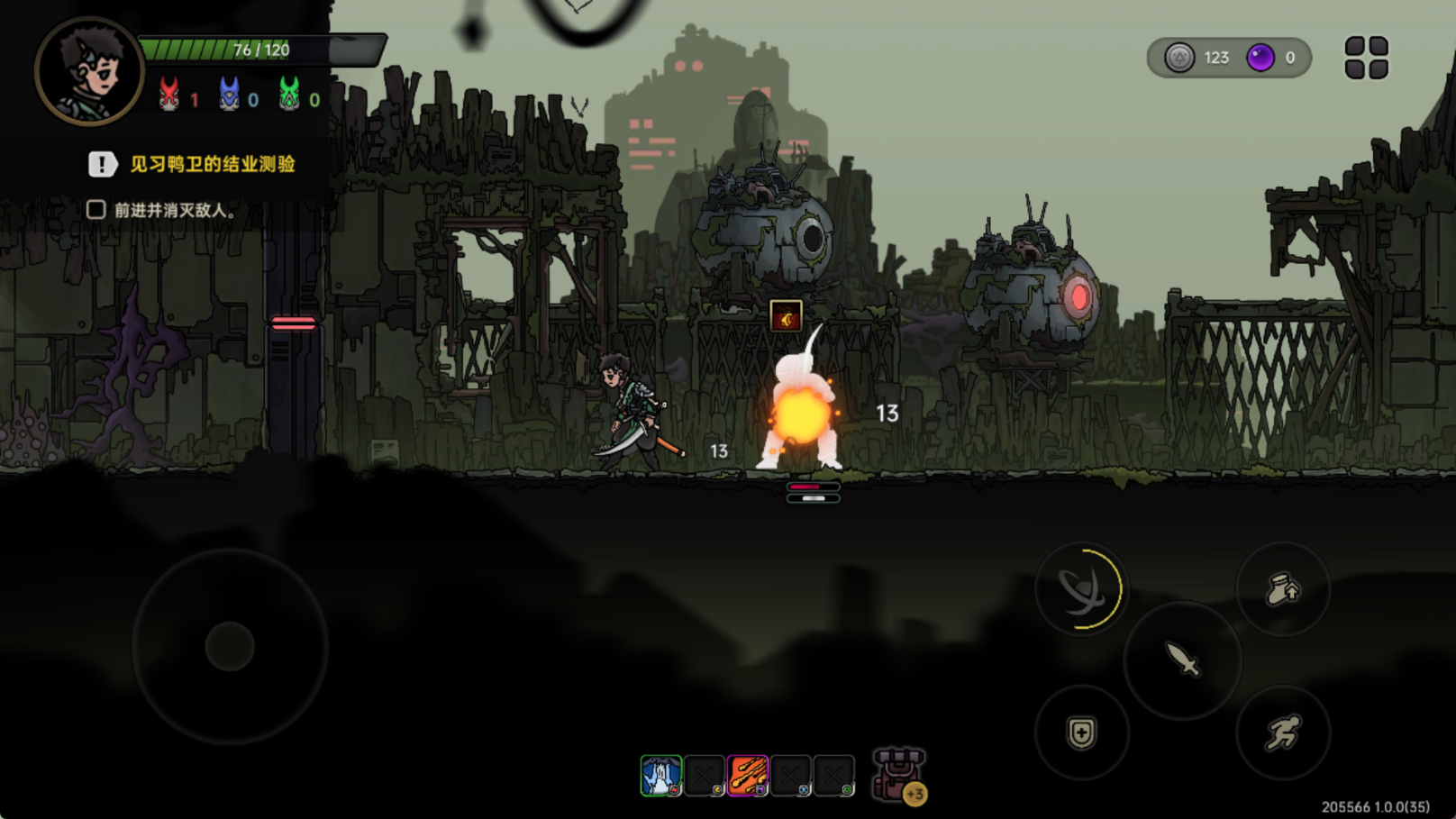This screenshot has height=819, width=1456.
Task: Open the backpack inventory
Action: click(x=897, y=775)
